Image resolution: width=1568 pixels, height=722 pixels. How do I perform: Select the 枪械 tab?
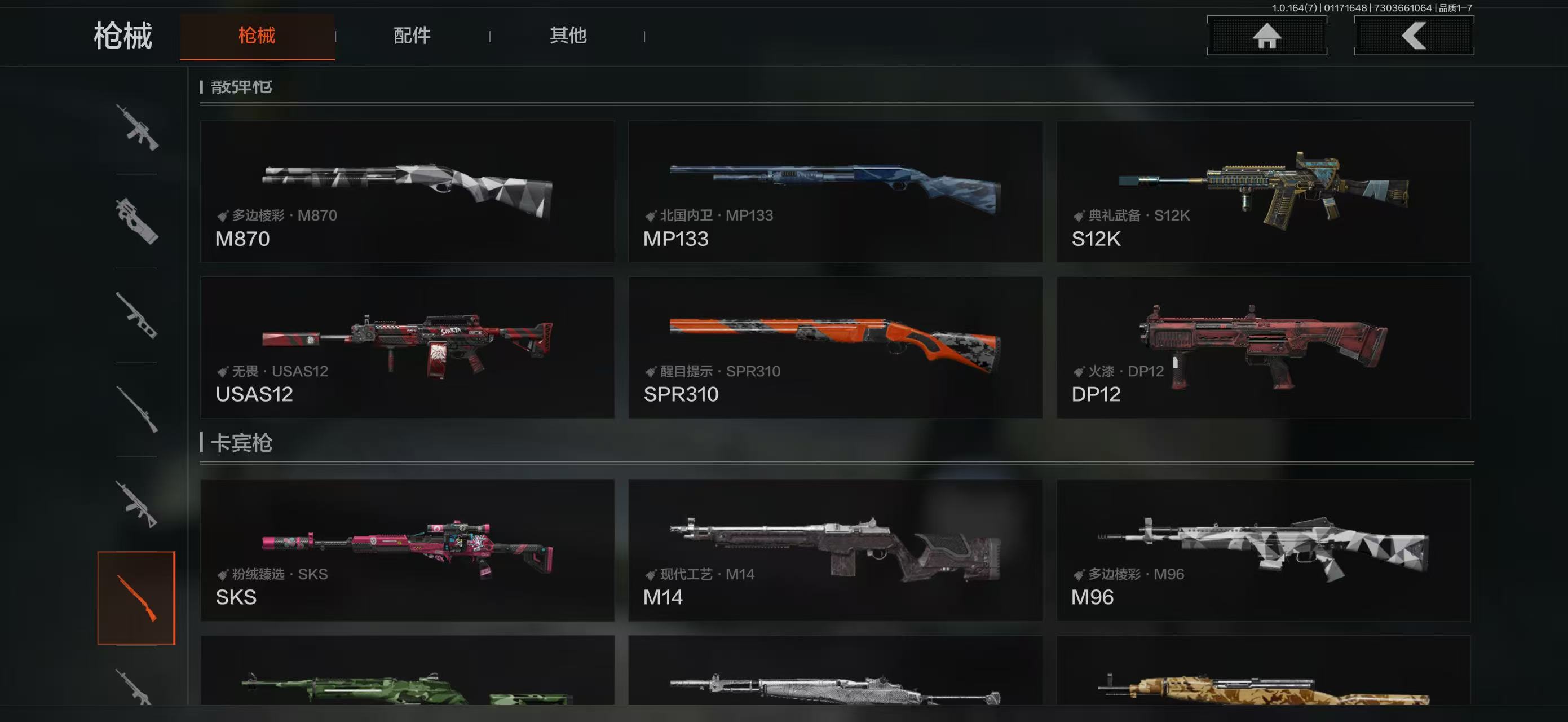pyautogui.click(x=257, y=36)
